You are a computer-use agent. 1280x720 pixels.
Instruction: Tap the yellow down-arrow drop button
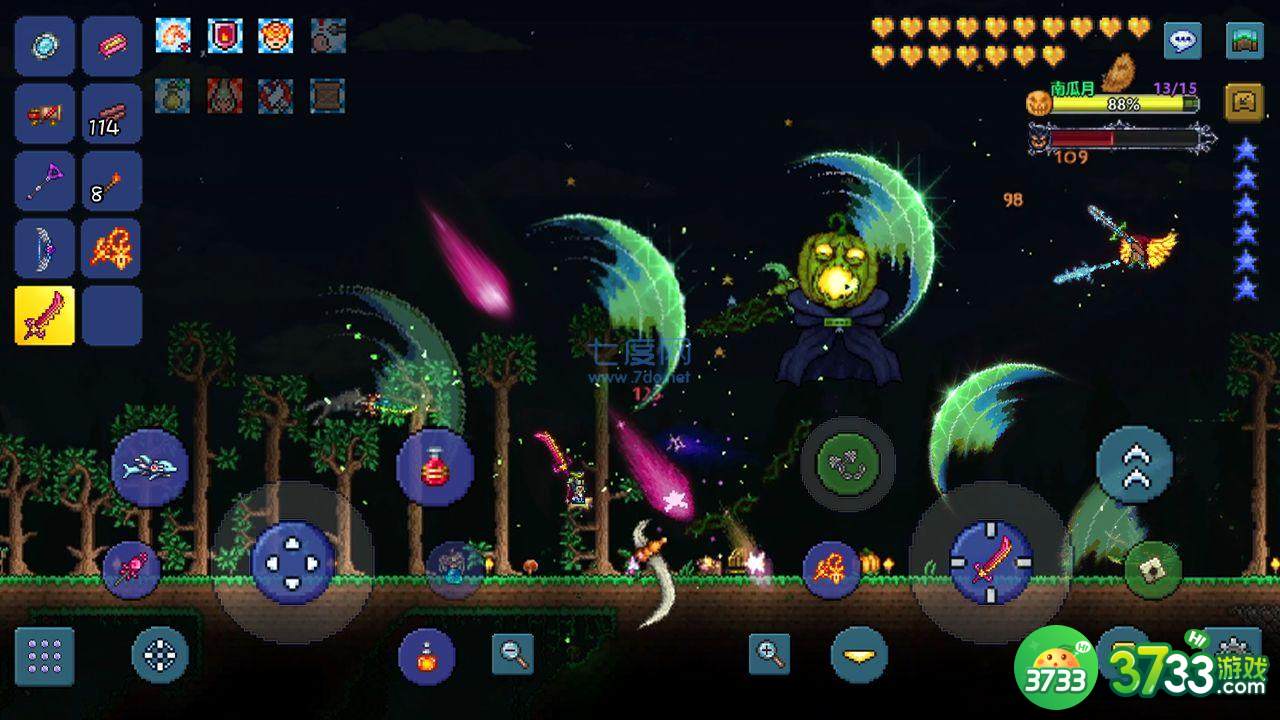859,655
